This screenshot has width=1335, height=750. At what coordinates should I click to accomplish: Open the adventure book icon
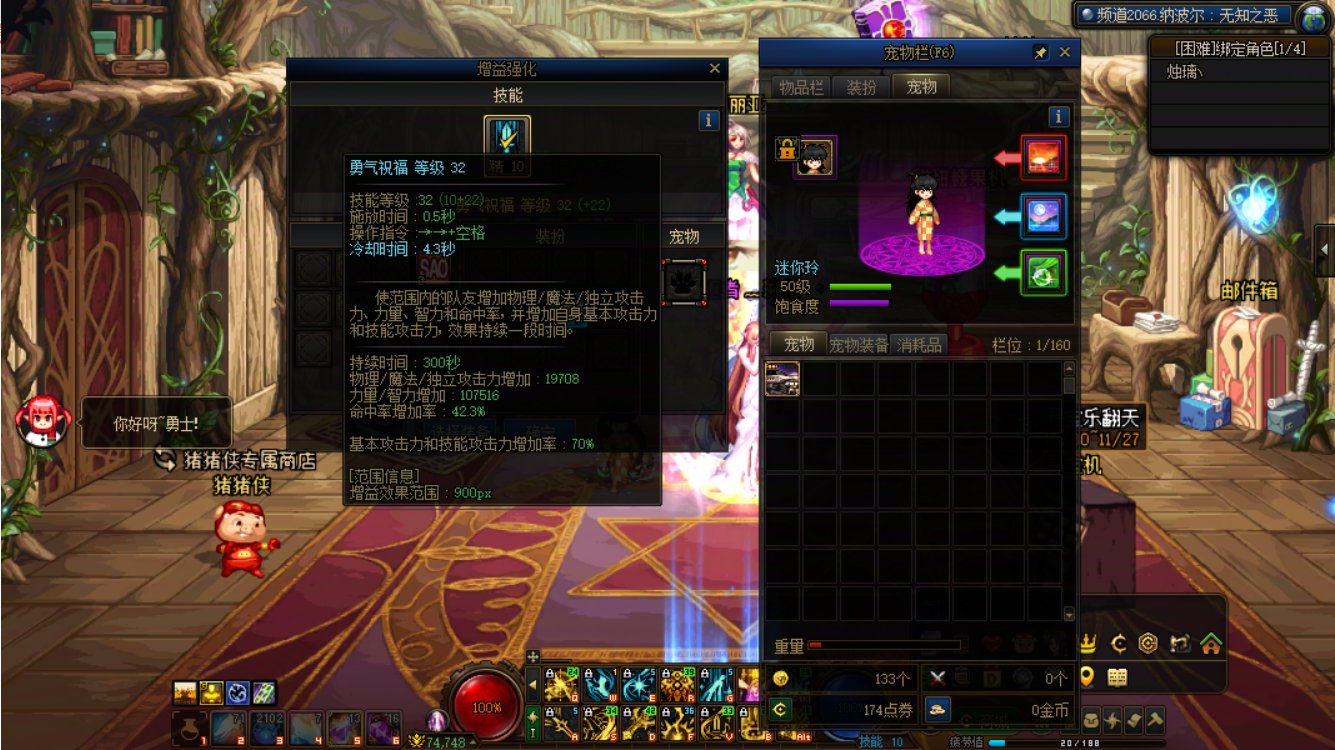coord(1117,678)
